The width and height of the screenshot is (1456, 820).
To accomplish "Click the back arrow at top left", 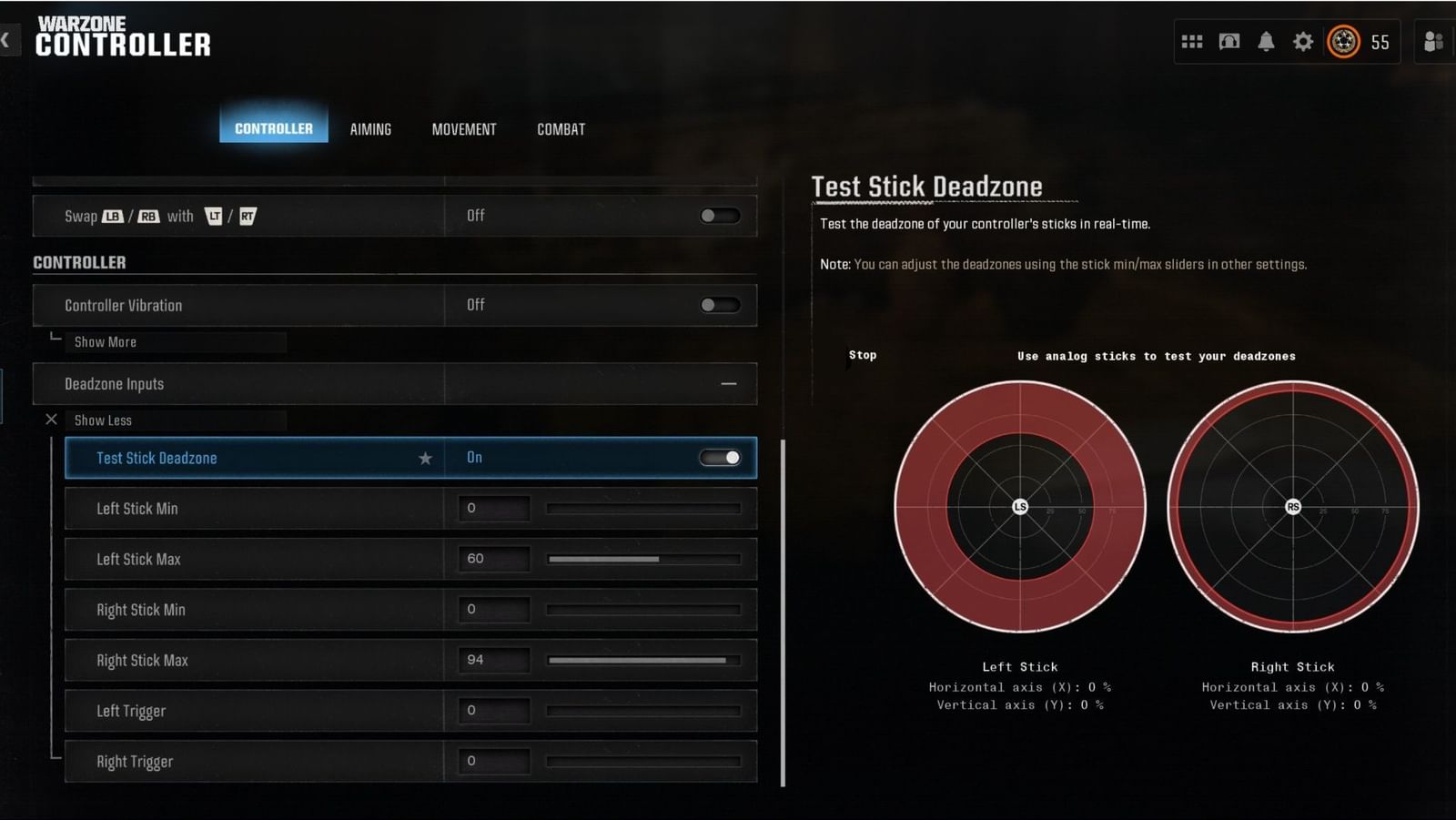I will [x=7, y=40].
